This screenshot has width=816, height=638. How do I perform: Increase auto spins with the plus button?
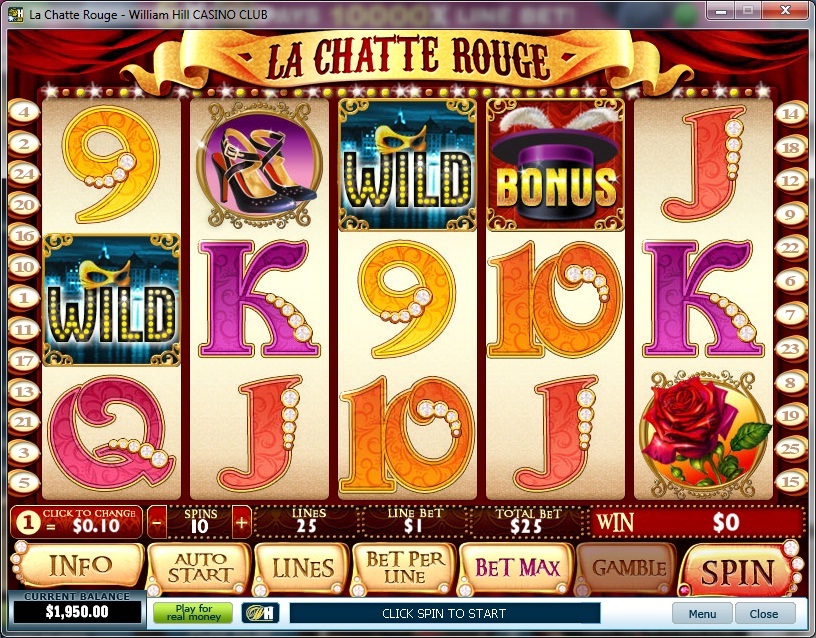tap(242, 521)
